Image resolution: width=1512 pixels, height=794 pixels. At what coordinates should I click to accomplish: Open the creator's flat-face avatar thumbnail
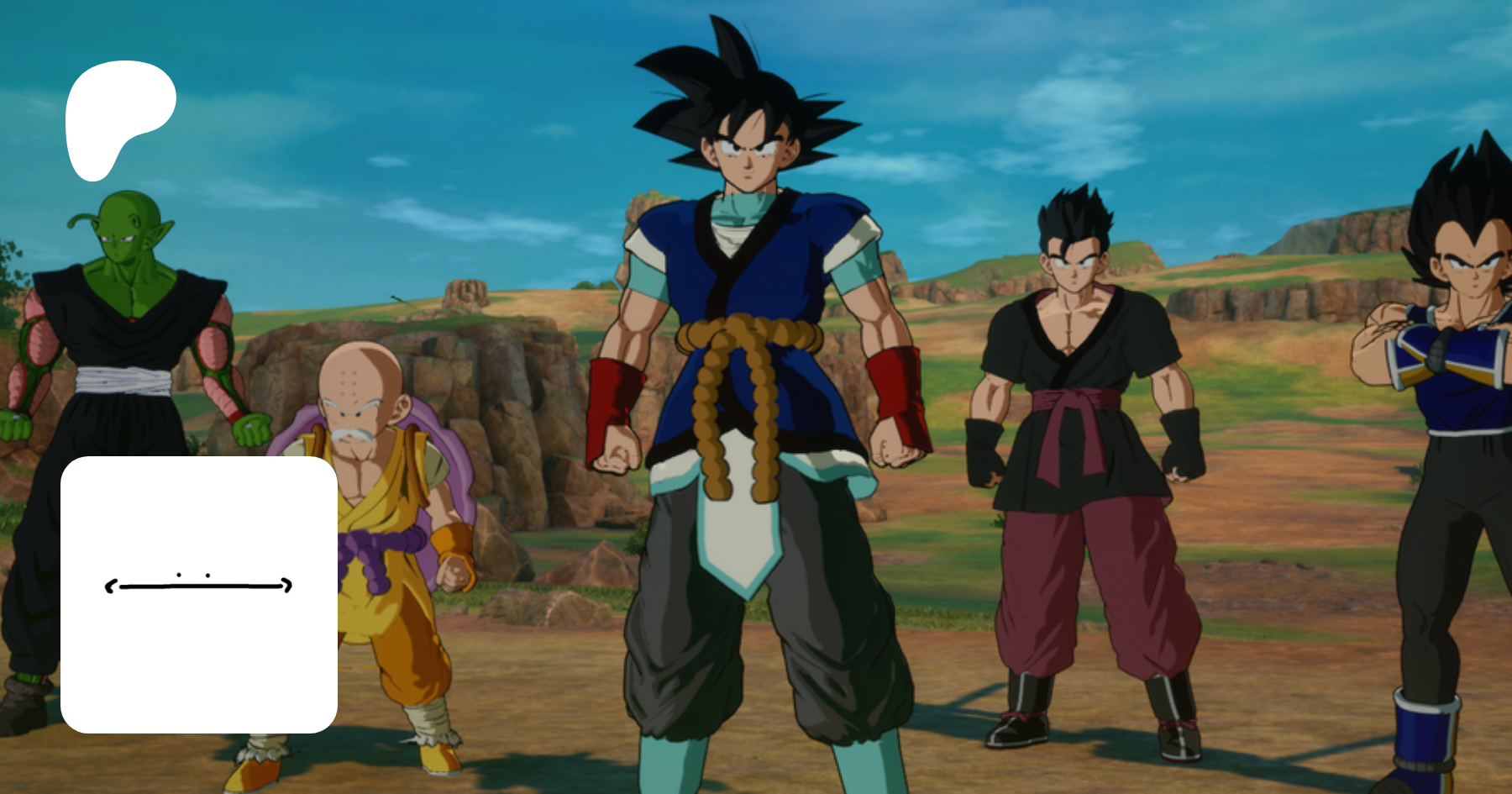click(x=199, y=594)
